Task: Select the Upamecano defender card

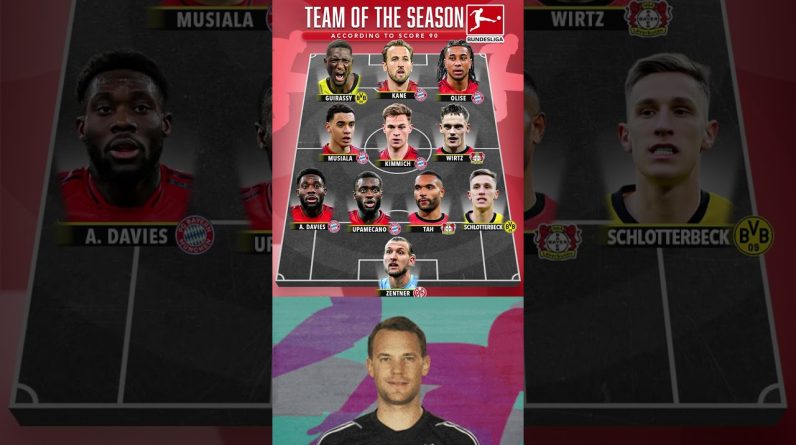Action: click(x=370, y=200)
